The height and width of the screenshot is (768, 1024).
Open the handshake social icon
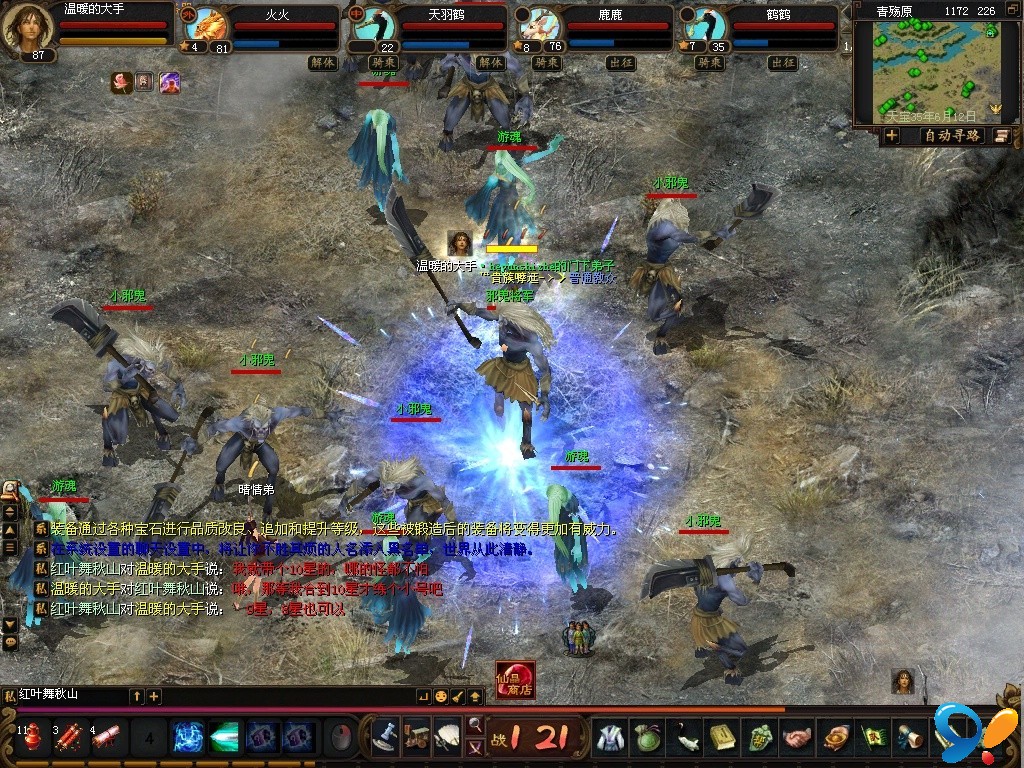tap(797, 738)
